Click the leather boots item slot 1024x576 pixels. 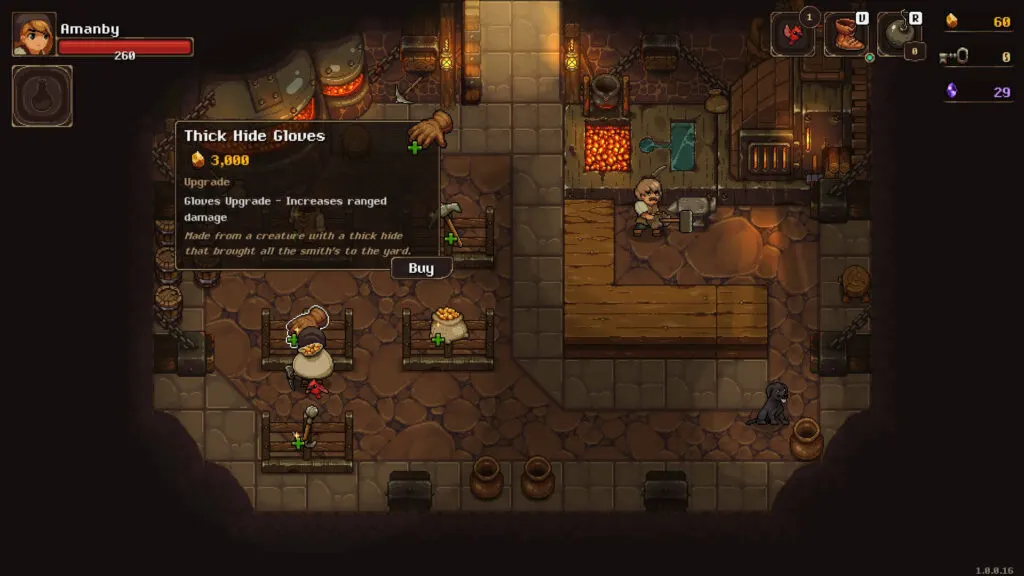pyautogui.click(x=845, y=35)
